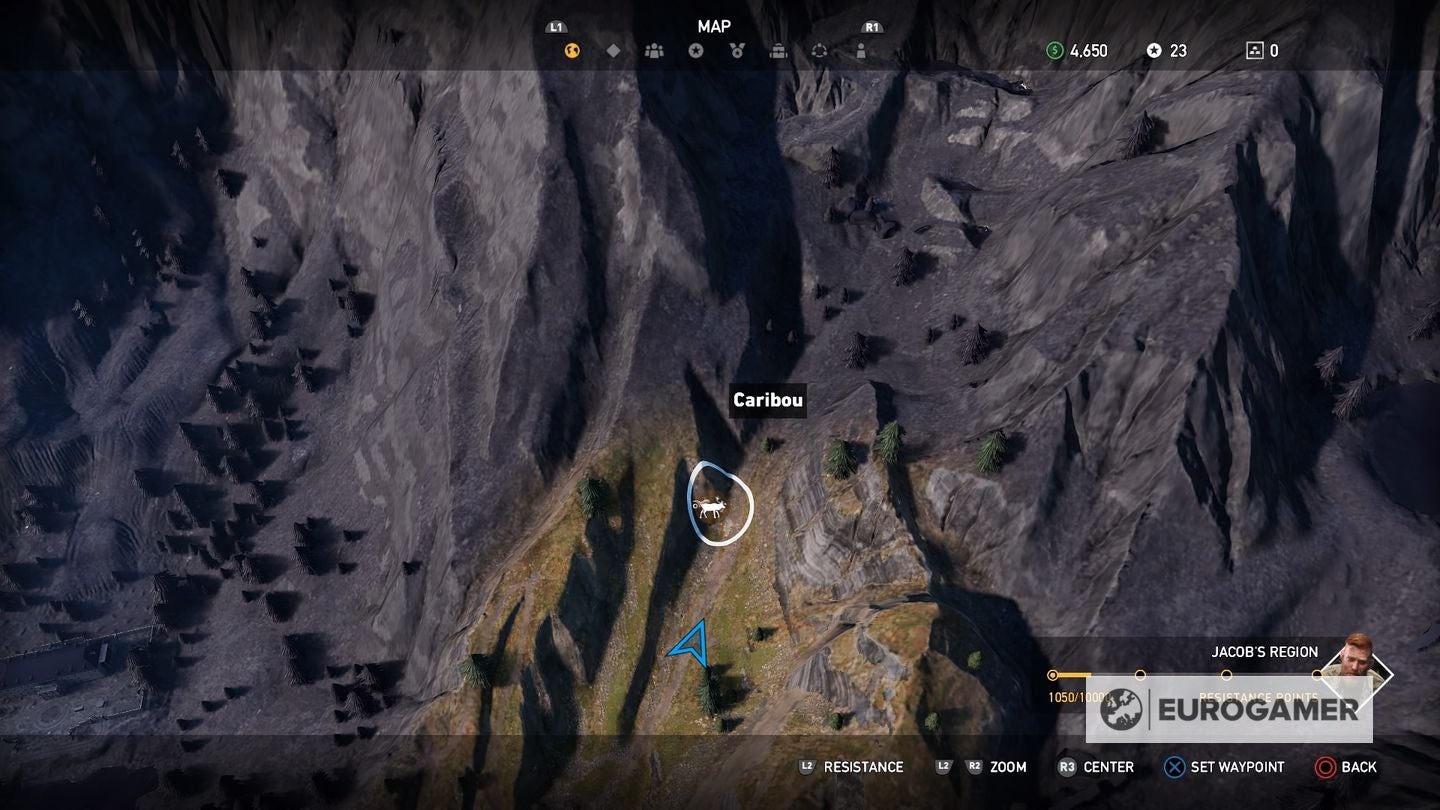
Task: Click the roster people icon
Action: pos(655,49)
